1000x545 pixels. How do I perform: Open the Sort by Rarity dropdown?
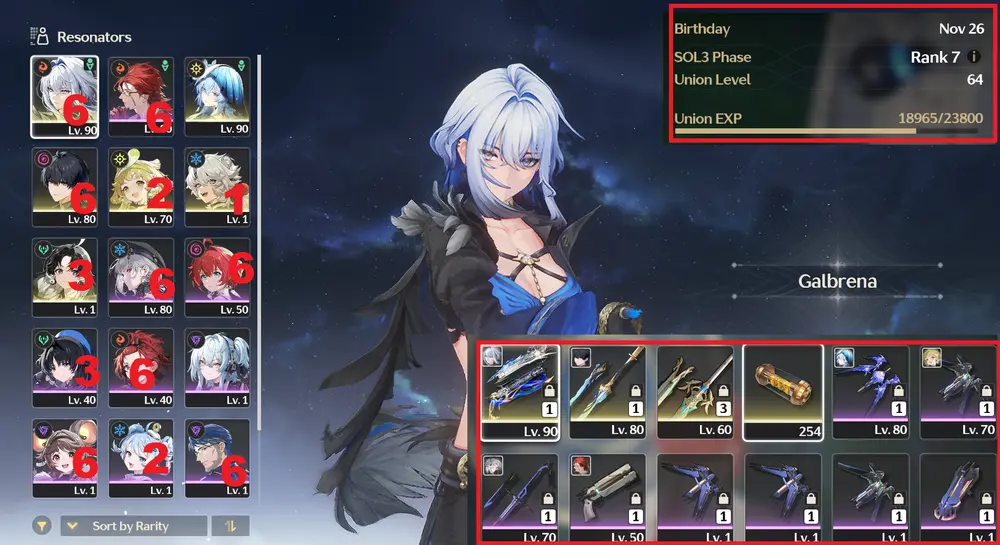(x=134, y=526)
